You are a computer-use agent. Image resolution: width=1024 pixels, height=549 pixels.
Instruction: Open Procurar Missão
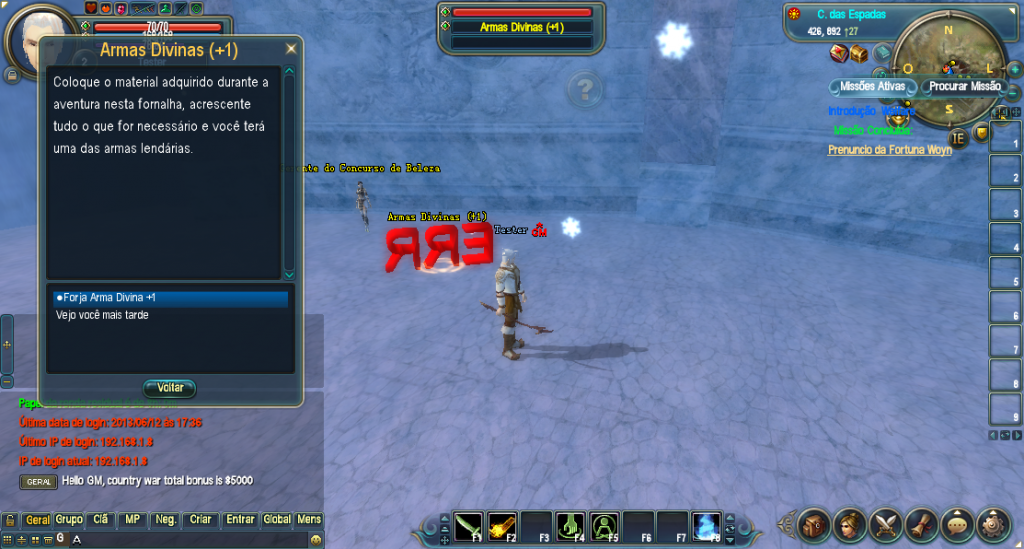964,86
